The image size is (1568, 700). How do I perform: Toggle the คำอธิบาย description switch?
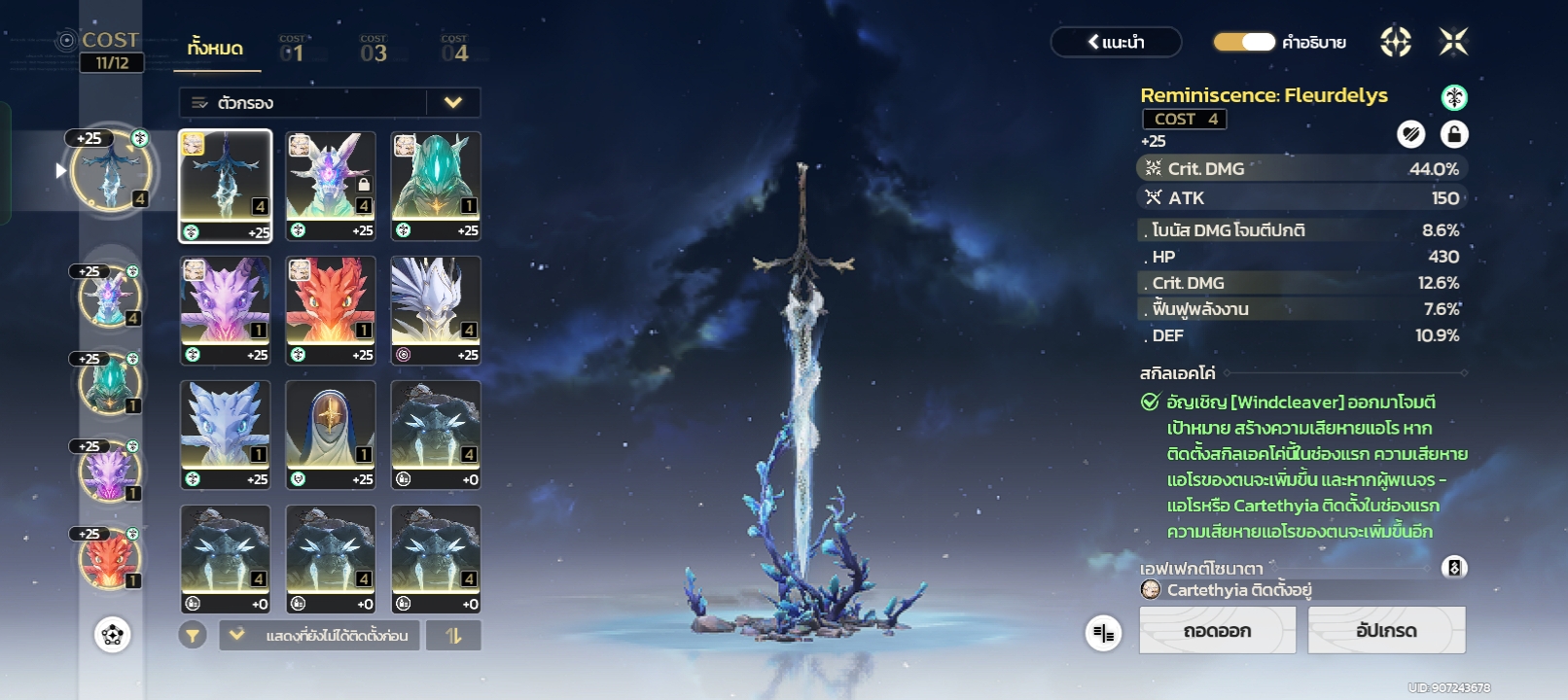[x=1244, y=42]
